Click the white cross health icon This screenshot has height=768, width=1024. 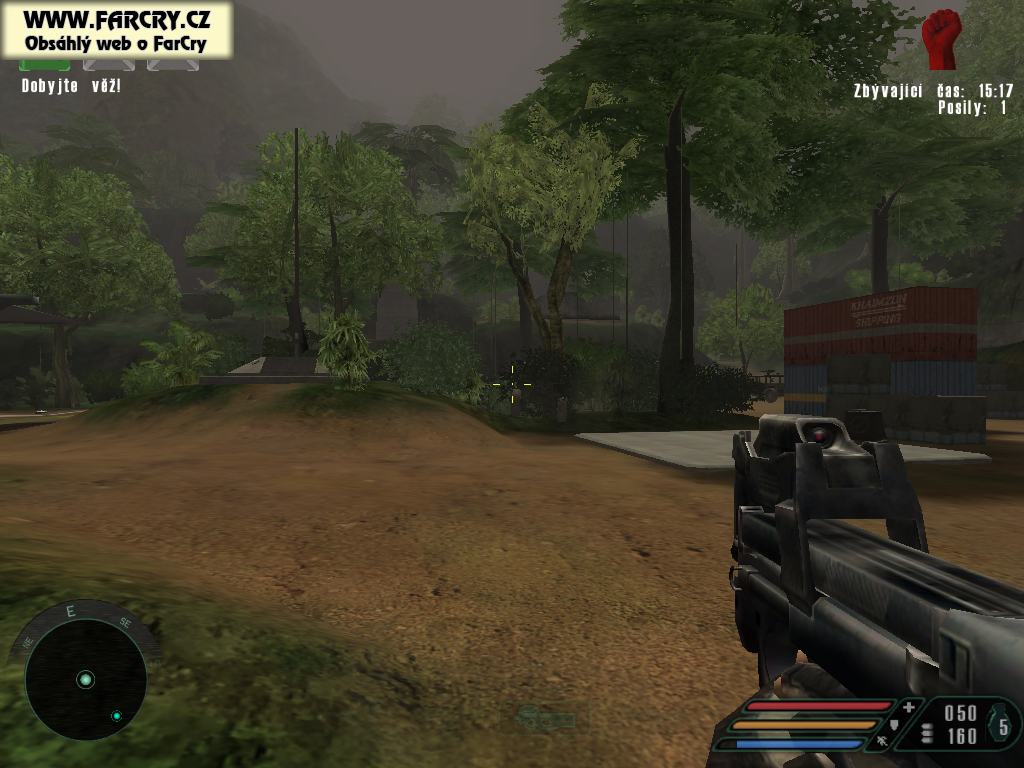tap(908, 707)
